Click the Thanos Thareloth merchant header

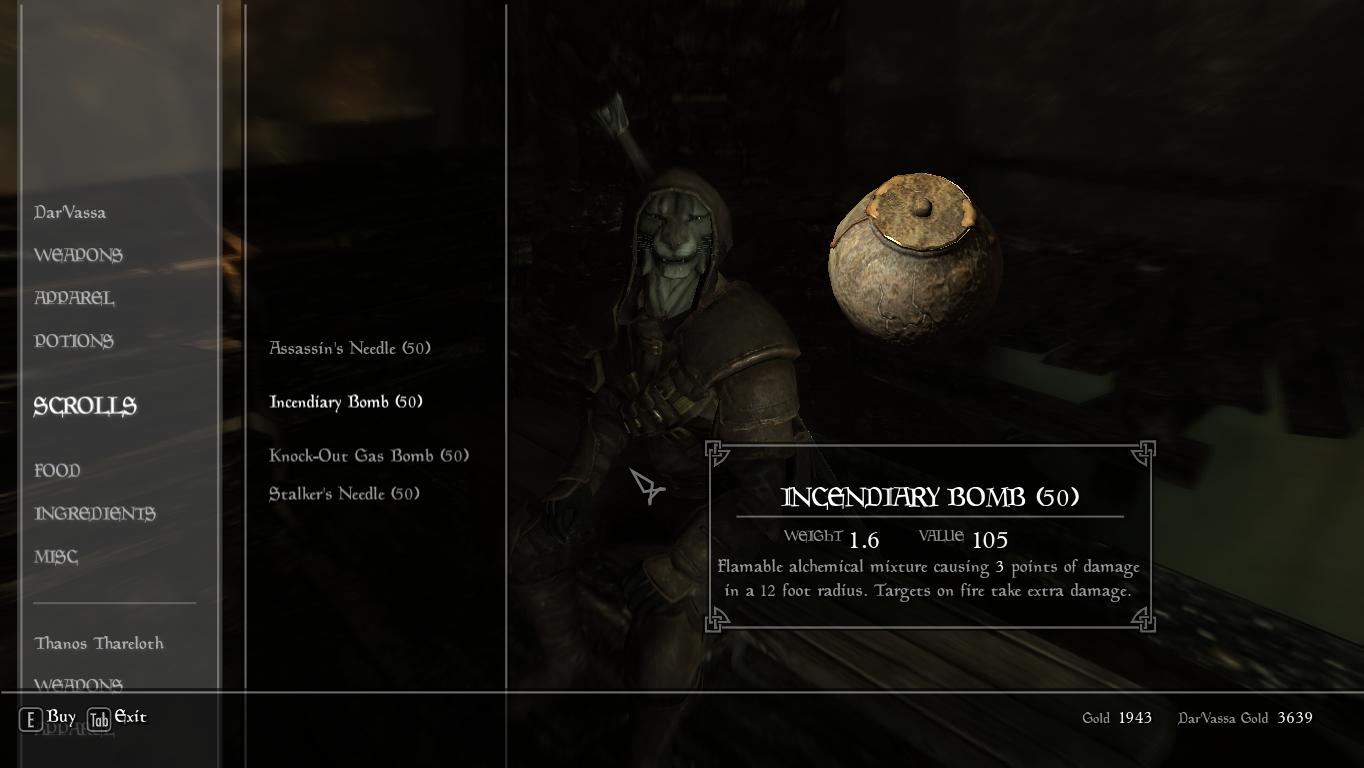pos(98,643)
